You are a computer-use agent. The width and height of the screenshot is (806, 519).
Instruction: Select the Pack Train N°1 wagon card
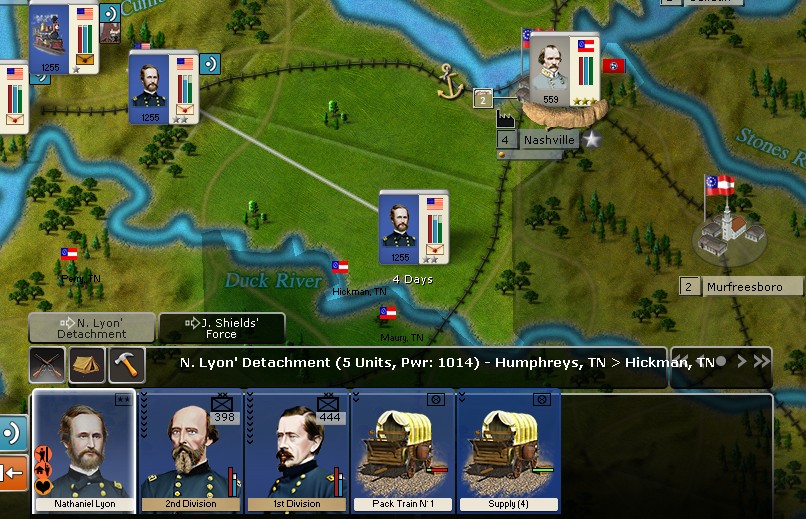point(402,450)
